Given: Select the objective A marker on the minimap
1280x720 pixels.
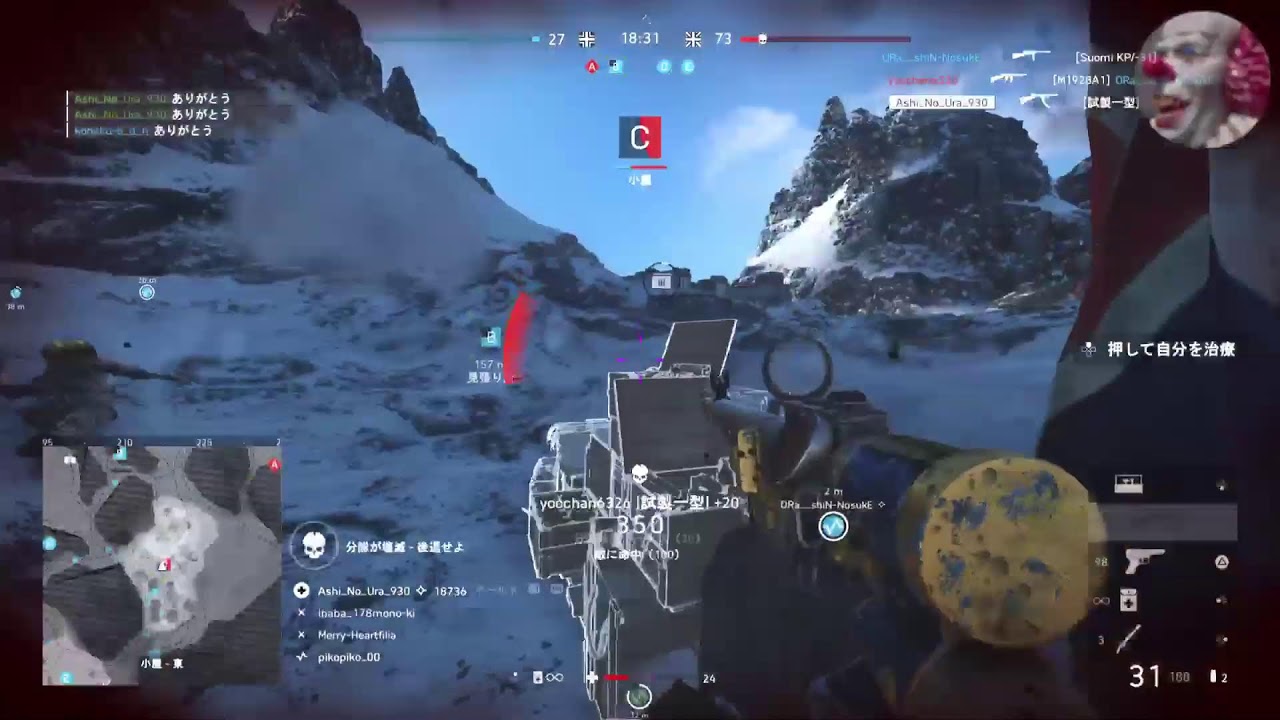Looking at the screenshot, I should [274, 465].
